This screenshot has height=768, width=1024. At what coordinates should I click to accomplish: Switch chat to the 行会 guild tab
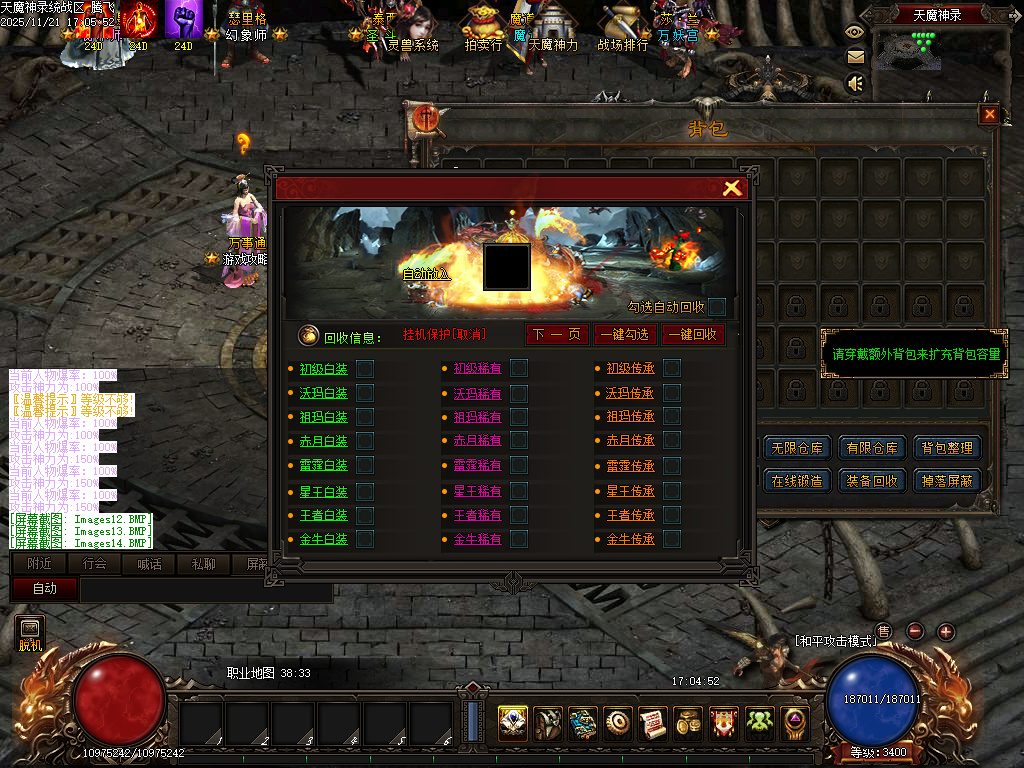click(94, 564)
